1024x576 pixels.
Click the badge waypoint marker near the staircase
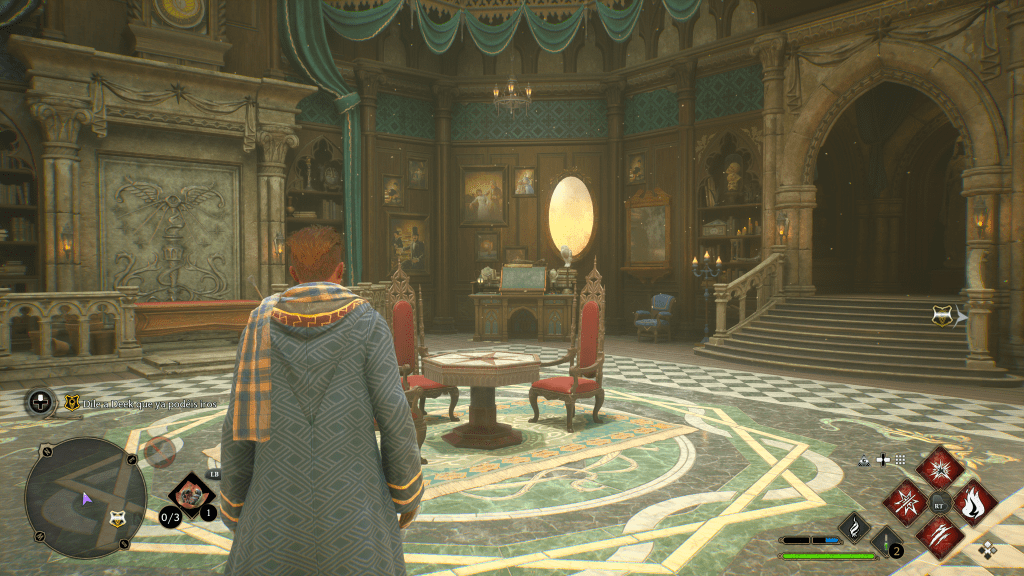941,316
